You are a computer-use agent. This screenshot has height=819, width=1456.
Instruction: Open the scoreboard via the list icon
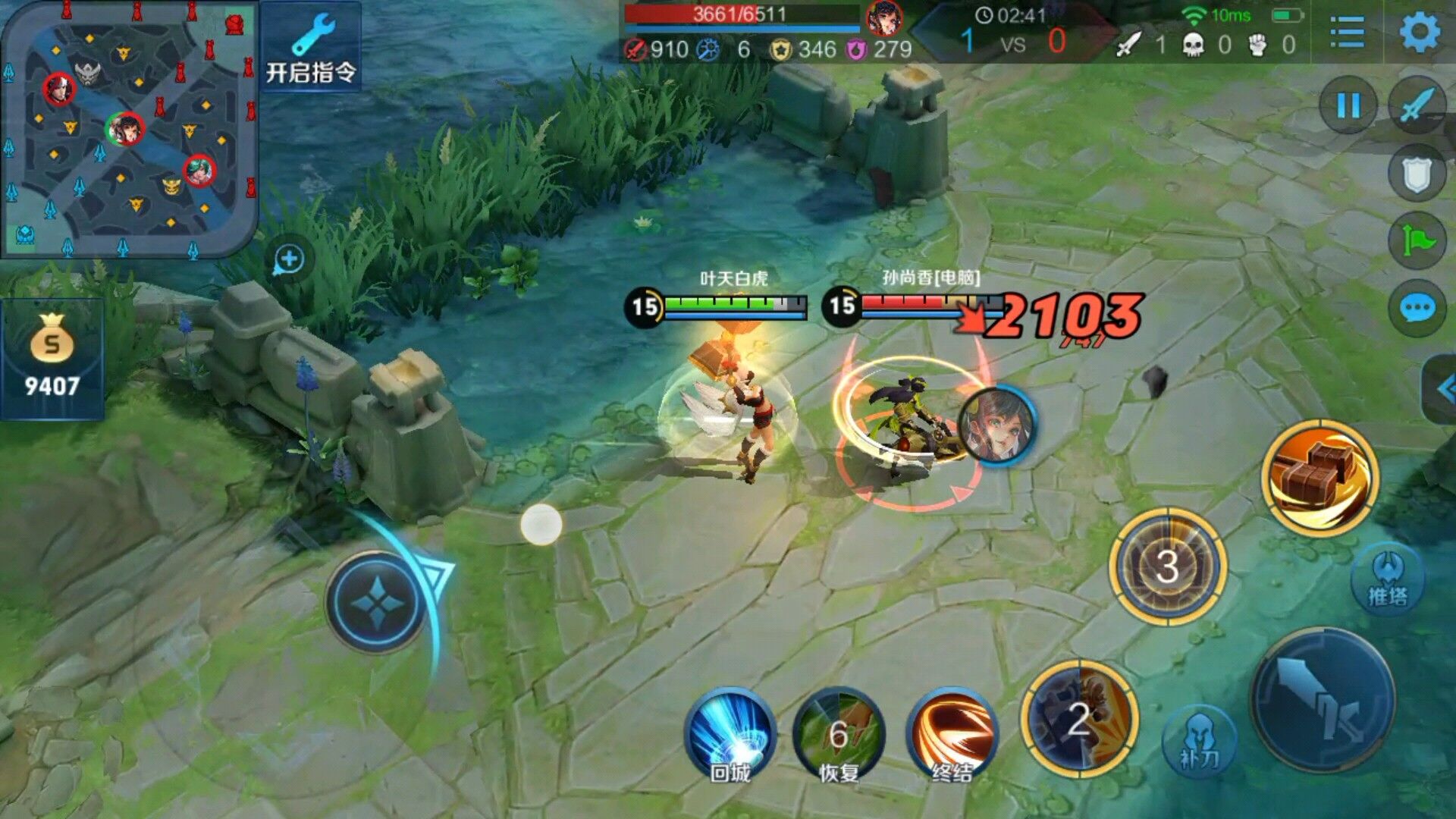(x=1347, y=30)
